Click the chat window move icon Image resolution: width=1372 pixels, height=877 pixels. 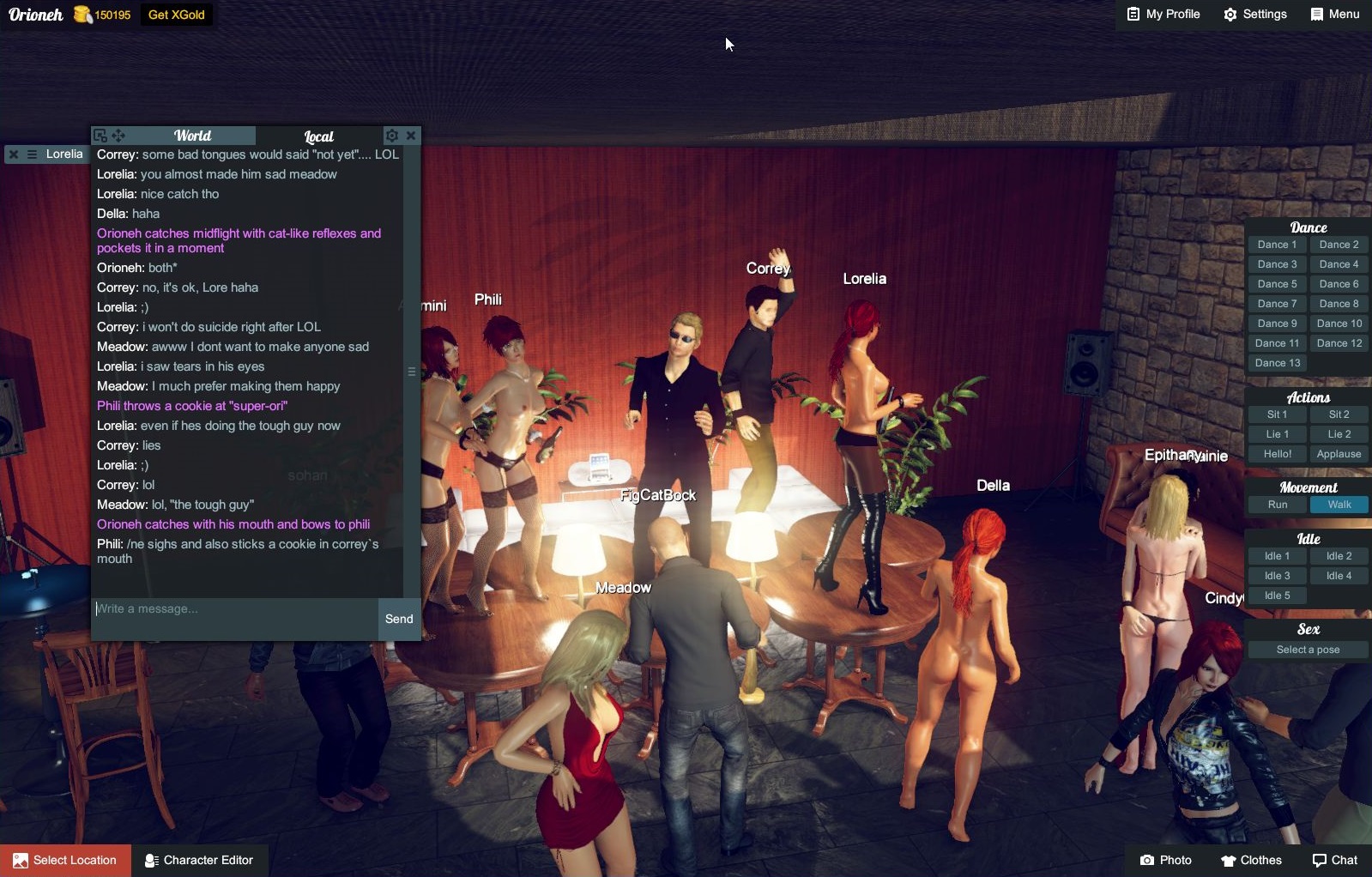coord(119,135)
